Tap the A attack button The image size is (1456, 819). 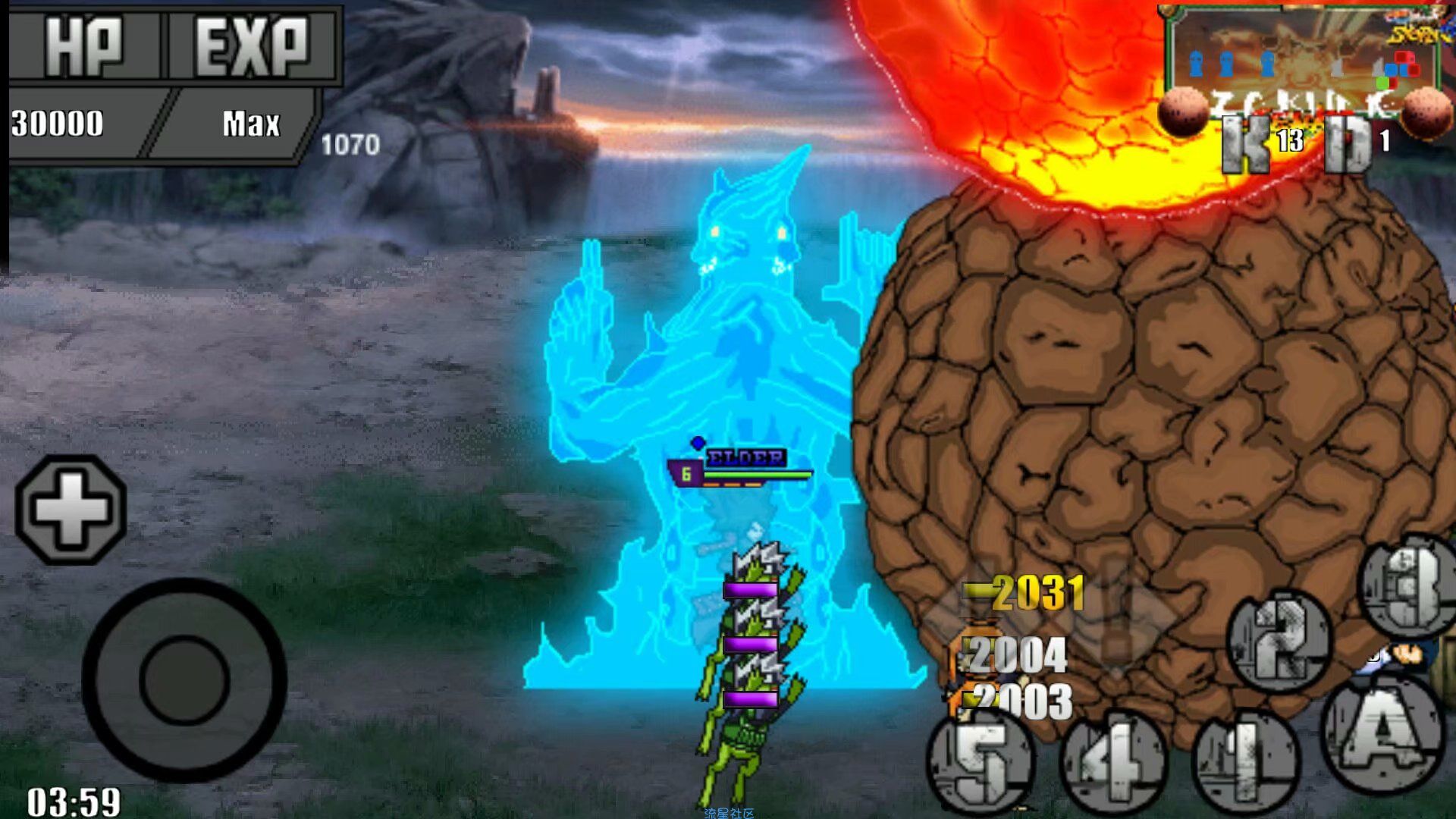(1382, 733)
